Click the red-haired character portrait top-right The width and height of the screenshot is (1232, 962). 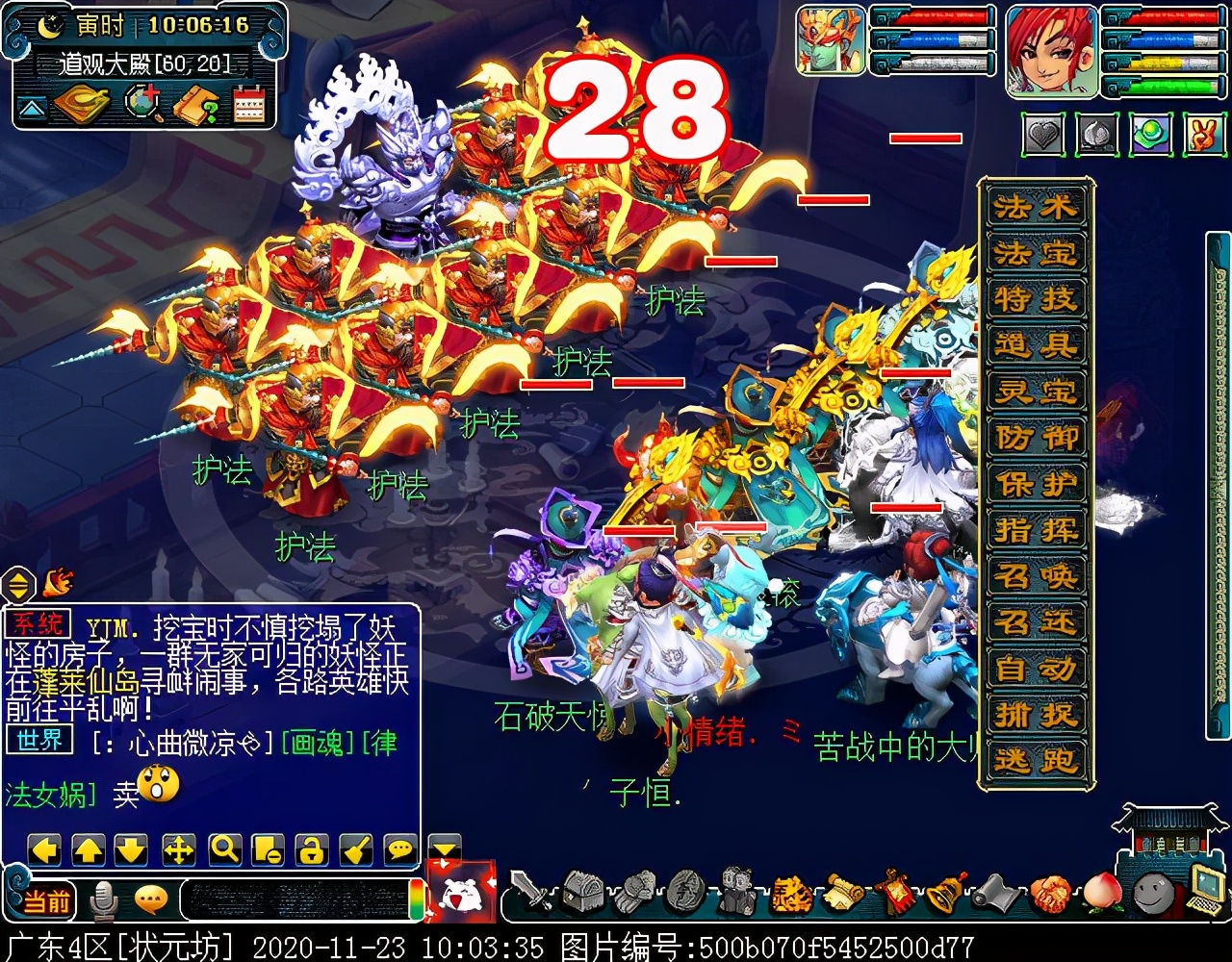tap(1051, 53)
